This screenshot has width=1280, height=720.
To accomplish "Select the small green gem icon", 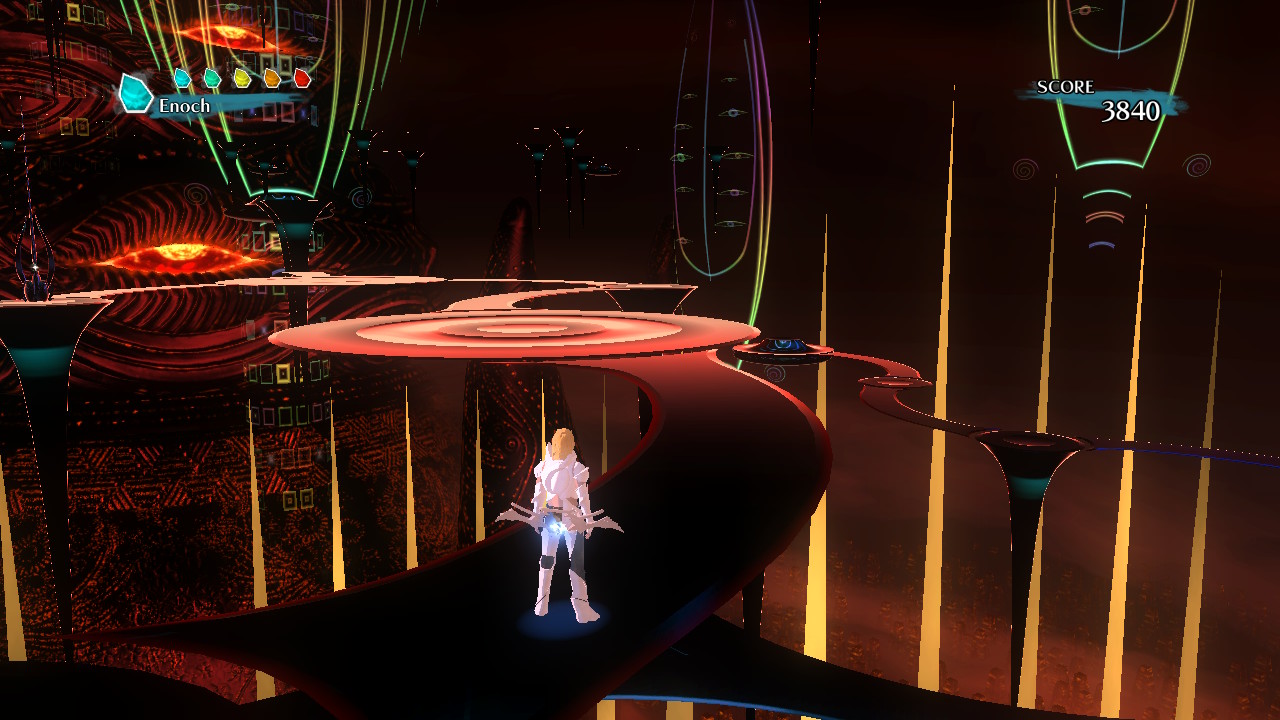I will (212, 78).
